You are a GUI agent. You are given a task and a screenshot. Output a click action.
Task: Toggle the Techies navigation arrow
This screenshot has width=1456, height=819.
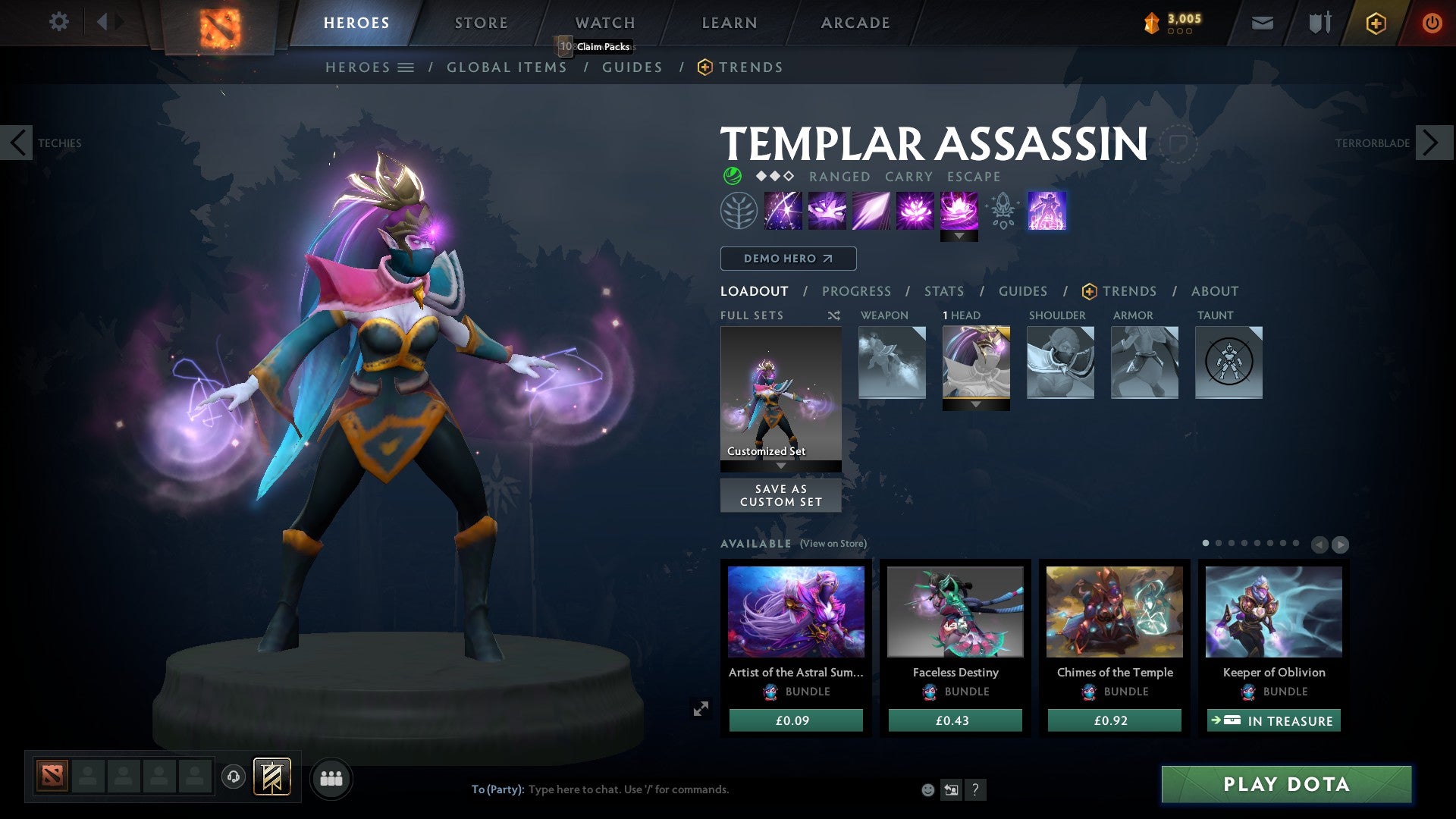(17, 143)
